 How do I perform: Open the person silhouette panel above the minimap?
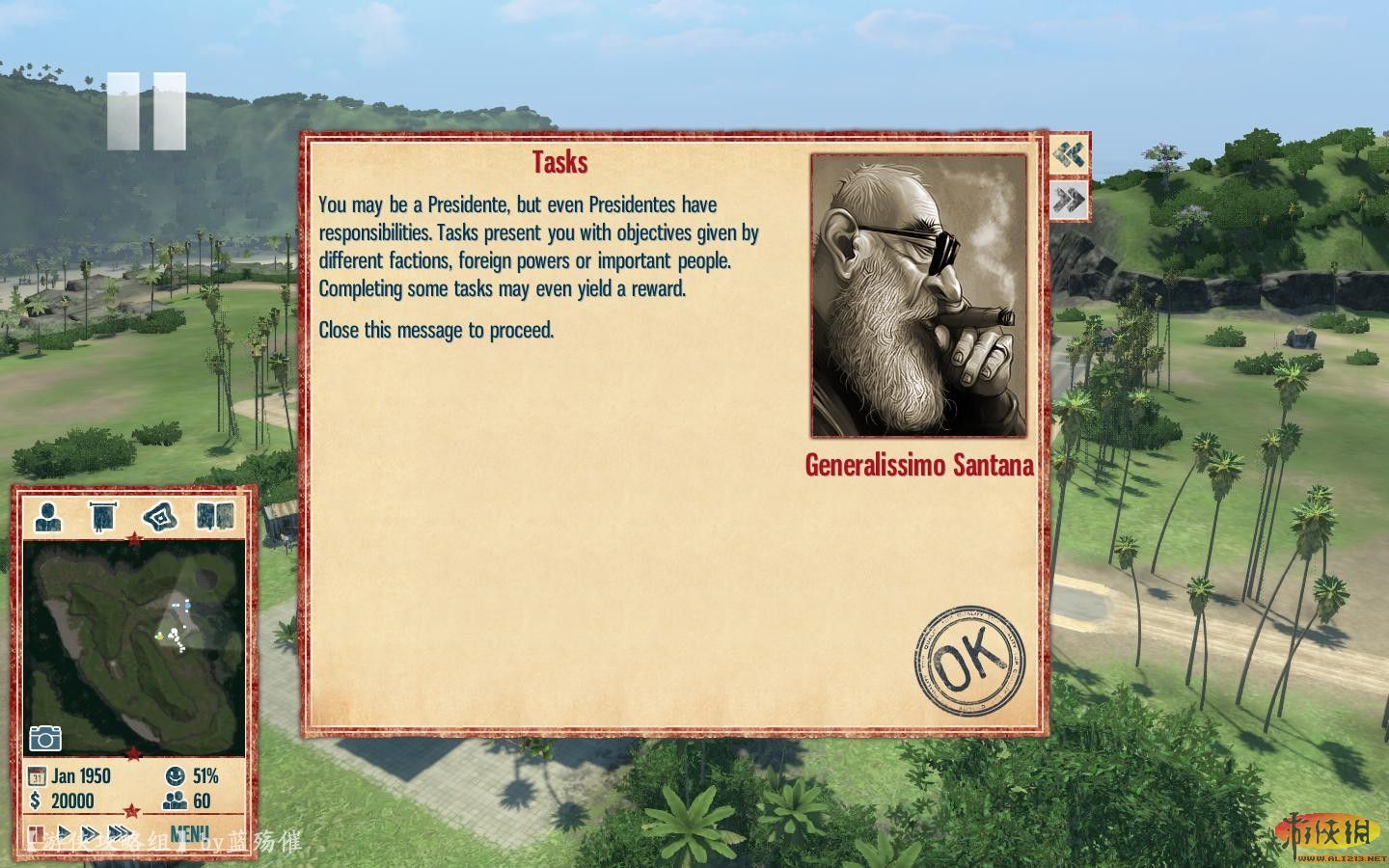click(x=47, y=516)
